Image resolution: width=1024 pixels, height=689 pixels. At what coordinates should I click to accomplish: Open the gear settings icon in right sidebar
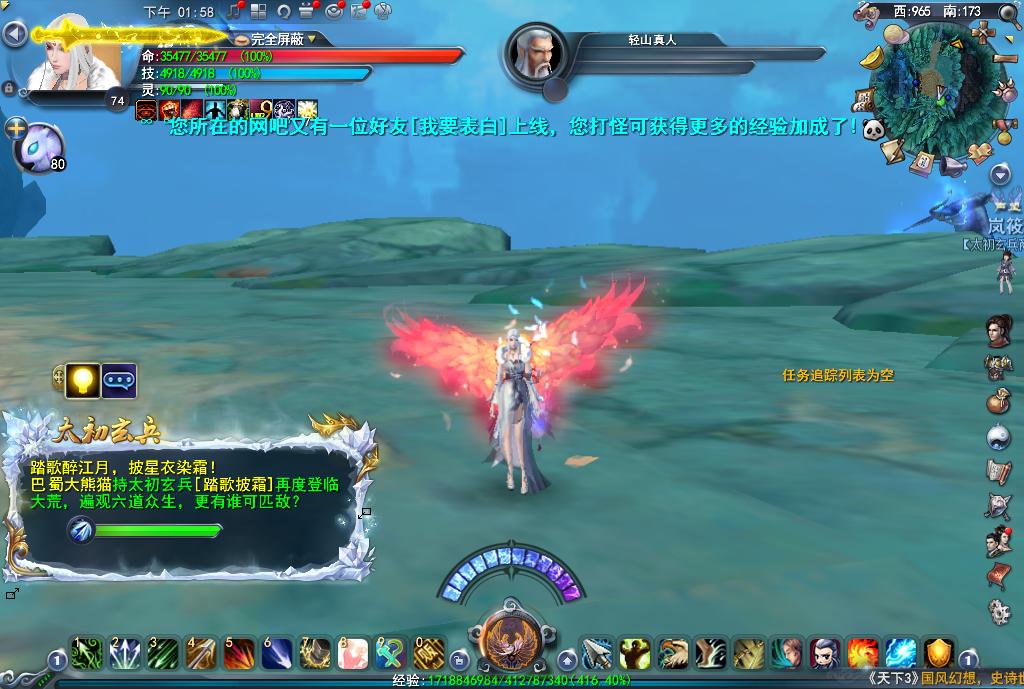998,611
